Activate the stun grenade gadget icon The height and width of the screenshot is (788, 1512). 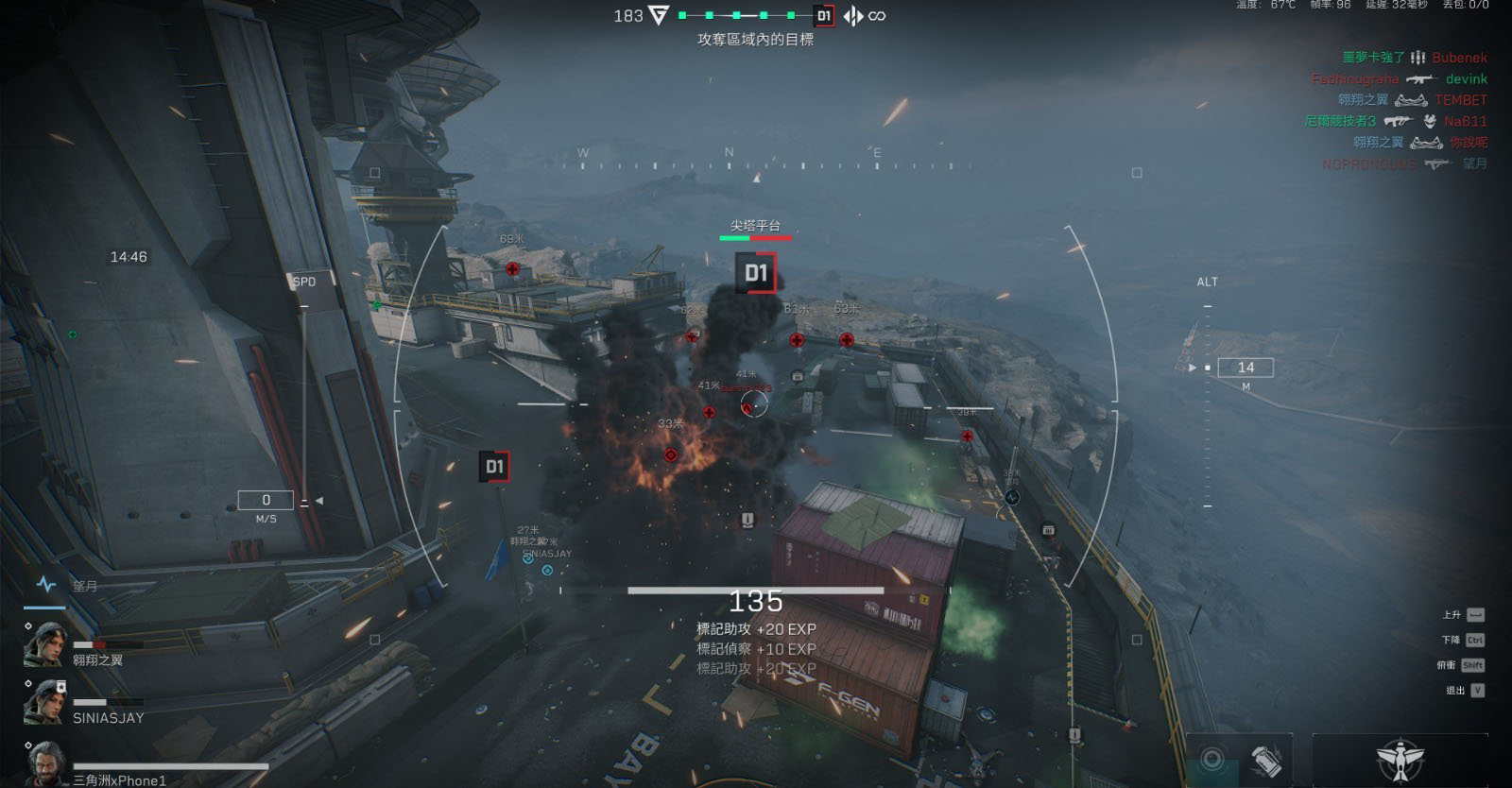pos(1266,760)
